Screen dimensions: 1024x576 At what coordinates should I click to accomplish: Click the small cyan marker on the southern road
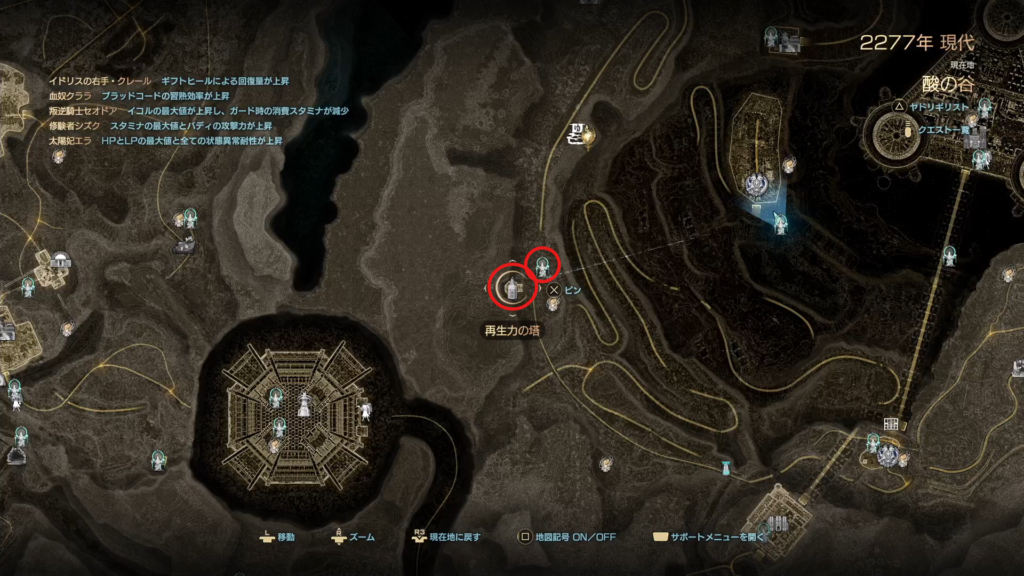pyautogui.click(x=725, y=467)
